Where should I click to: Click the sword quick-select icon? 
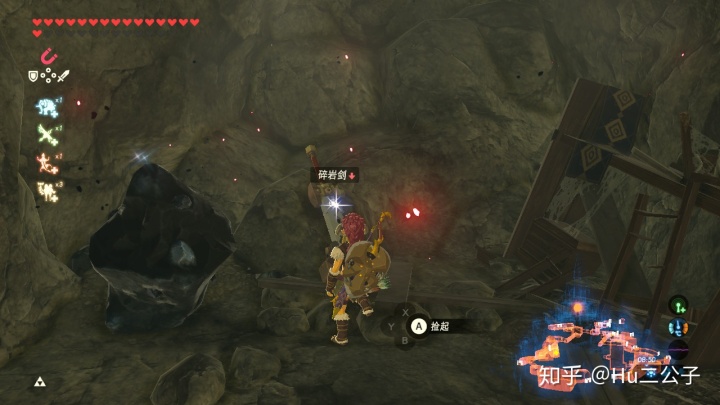pos(62,76)
